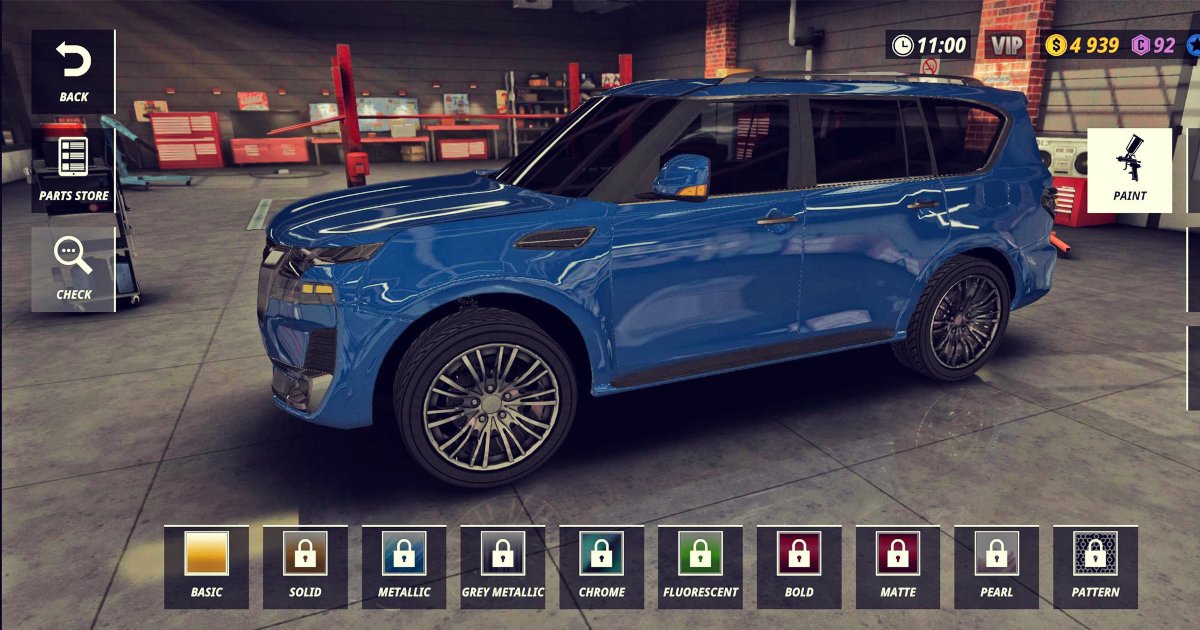The height and width of the screenshot is (630, 1200).
Task: Choose the Grey Metallic paint option
Action: [x=502, y=566]
